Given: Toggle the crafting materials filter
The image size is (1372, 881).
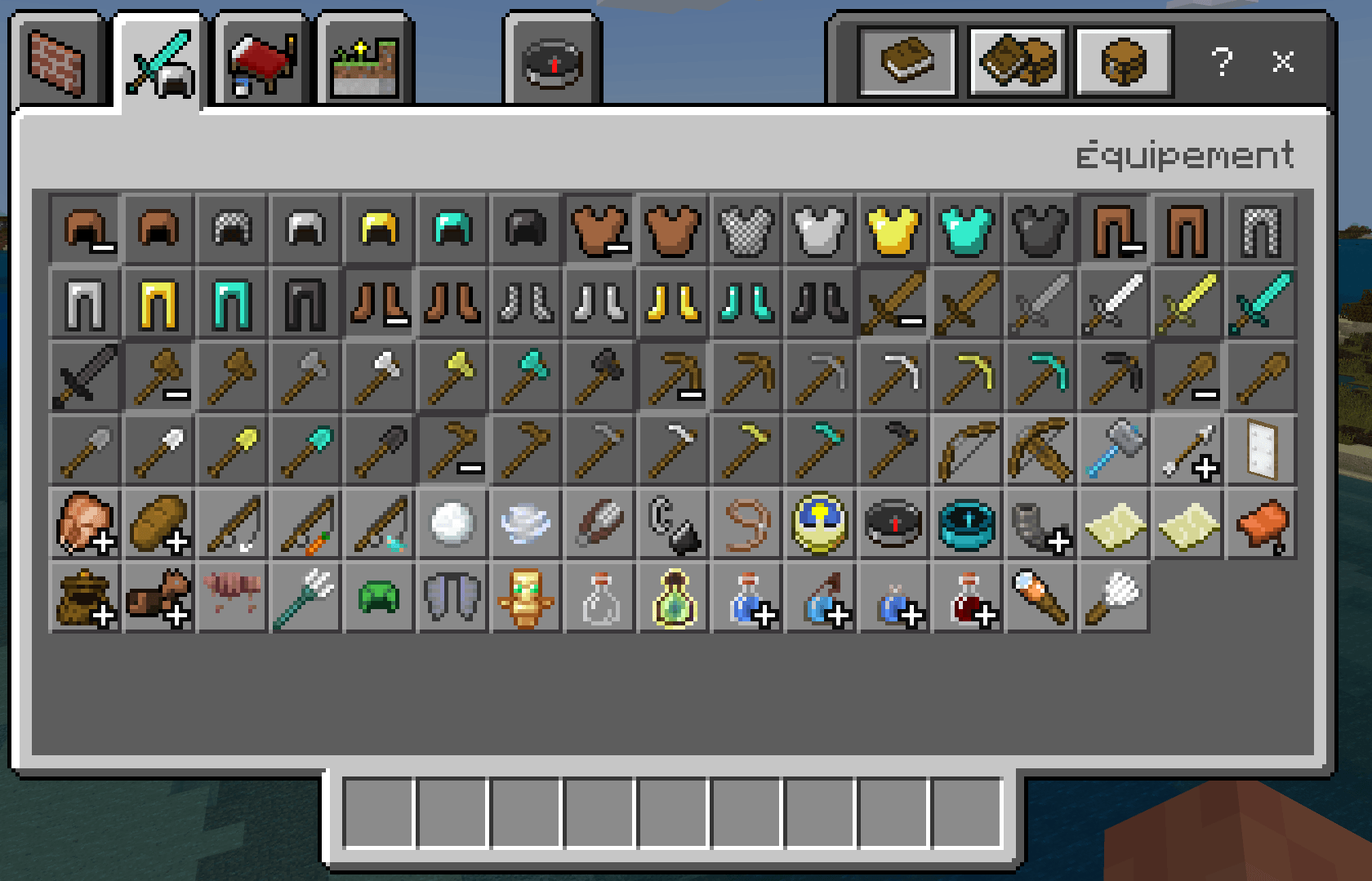Looking at the screenshot, I should point(1016,61).
